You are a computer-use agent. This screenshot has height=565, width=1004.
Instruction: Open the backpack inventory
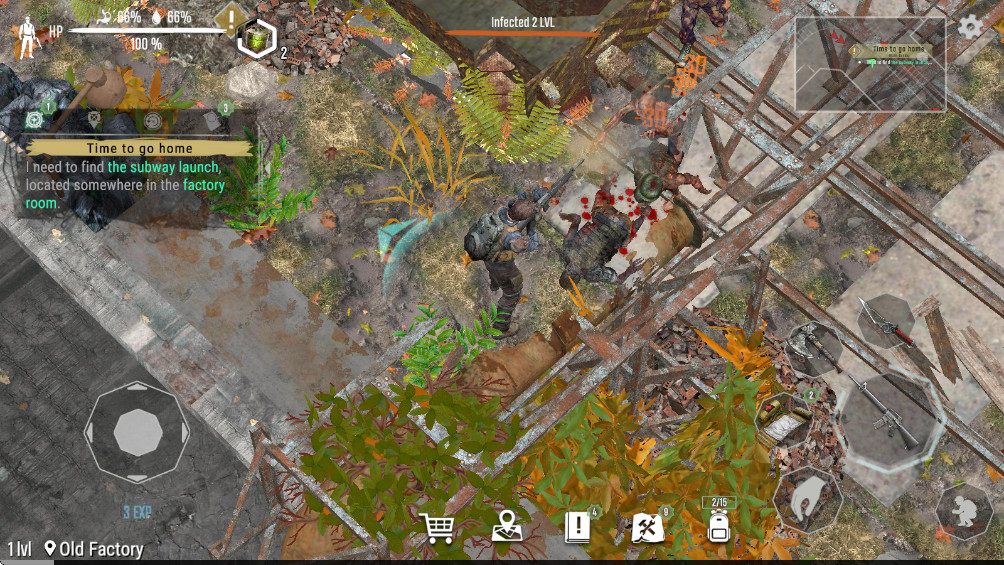pyautogui.click(x=718, y=524)
